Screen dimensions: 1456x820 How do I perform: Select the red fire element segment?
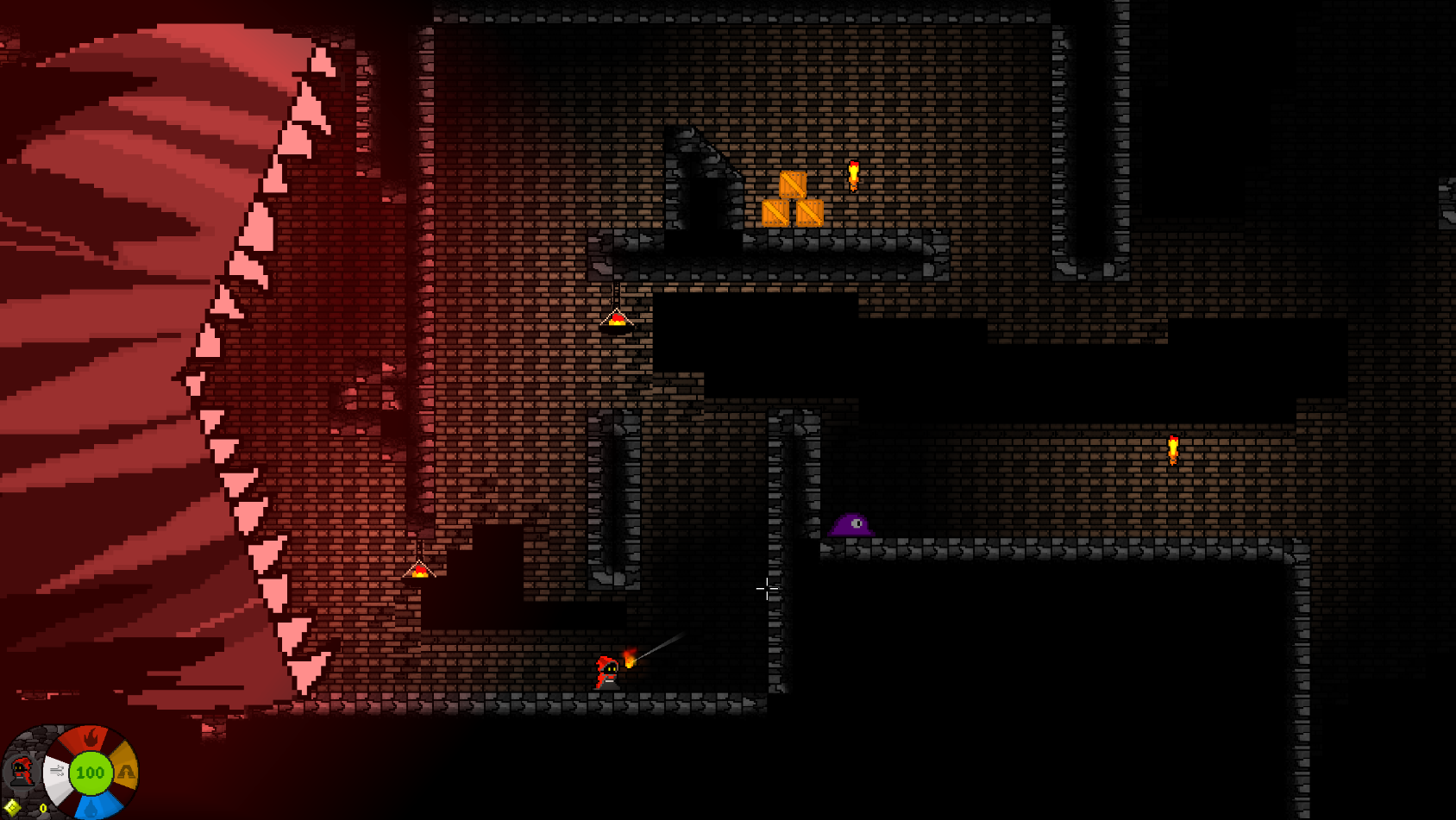(x=91, y=739)
